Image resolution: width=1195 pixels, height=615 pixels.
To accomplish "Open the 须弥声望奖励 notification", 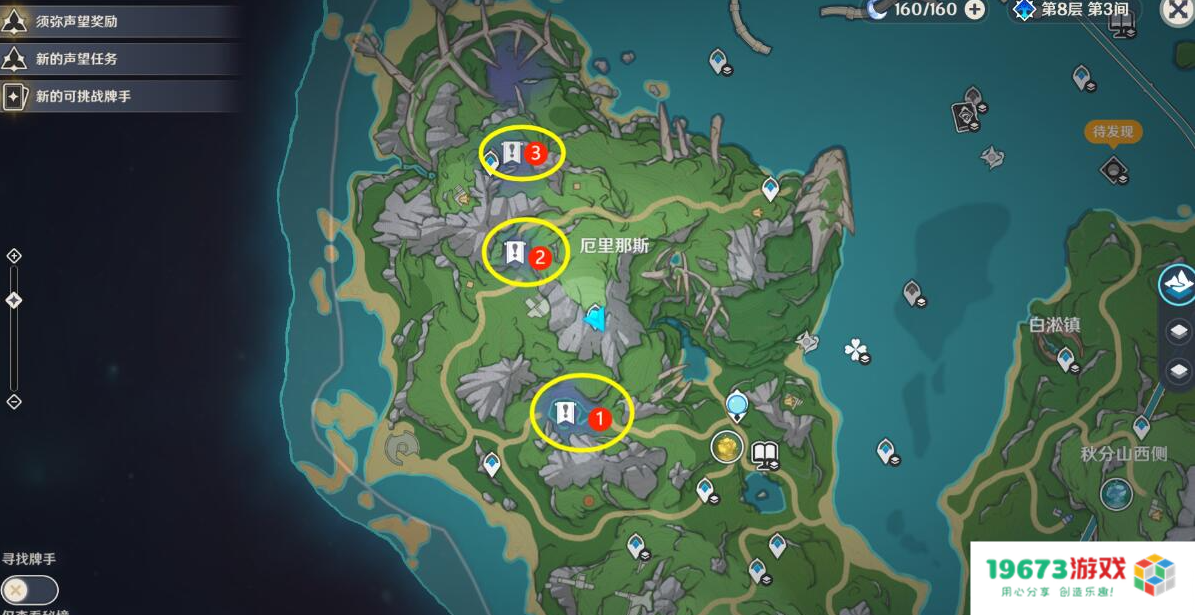I will pos(118,21).
